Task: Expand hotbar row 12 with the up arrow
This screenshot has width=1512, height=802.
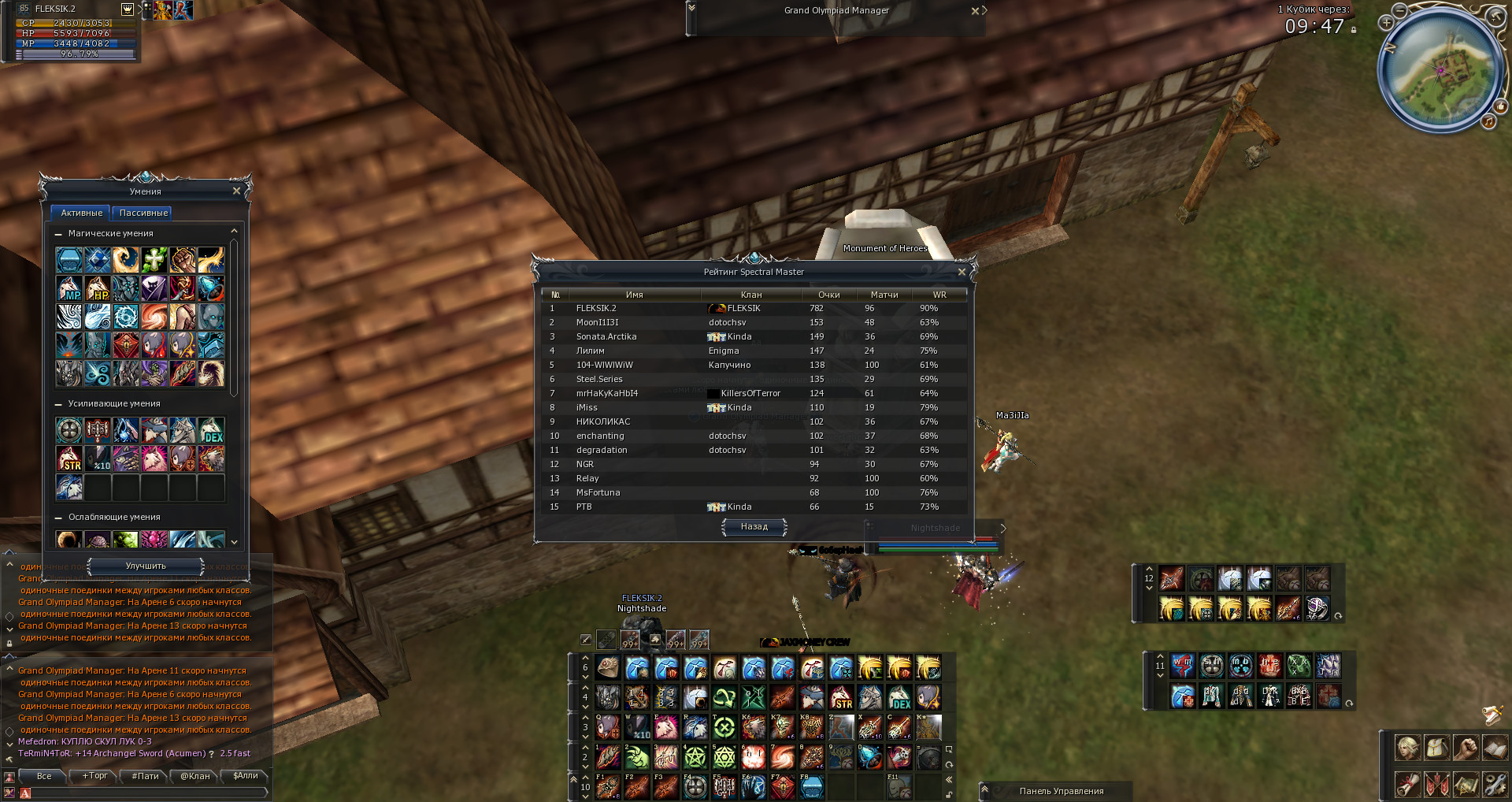Action: coord(1149,569)
